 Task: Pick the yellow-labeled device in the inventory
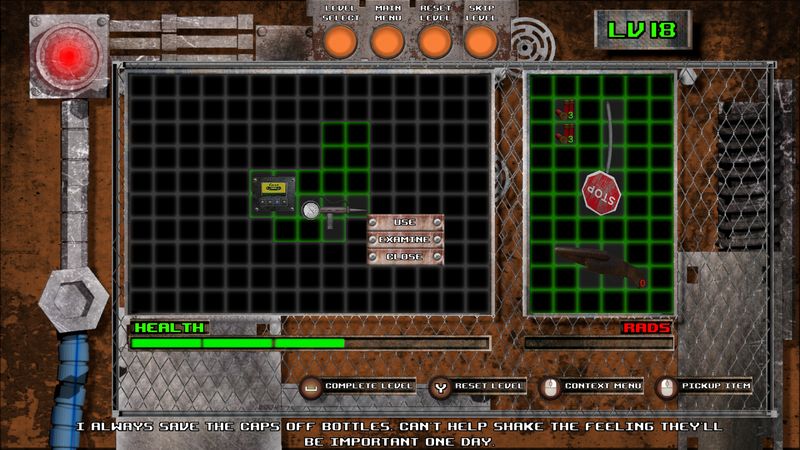coord(273,188)
